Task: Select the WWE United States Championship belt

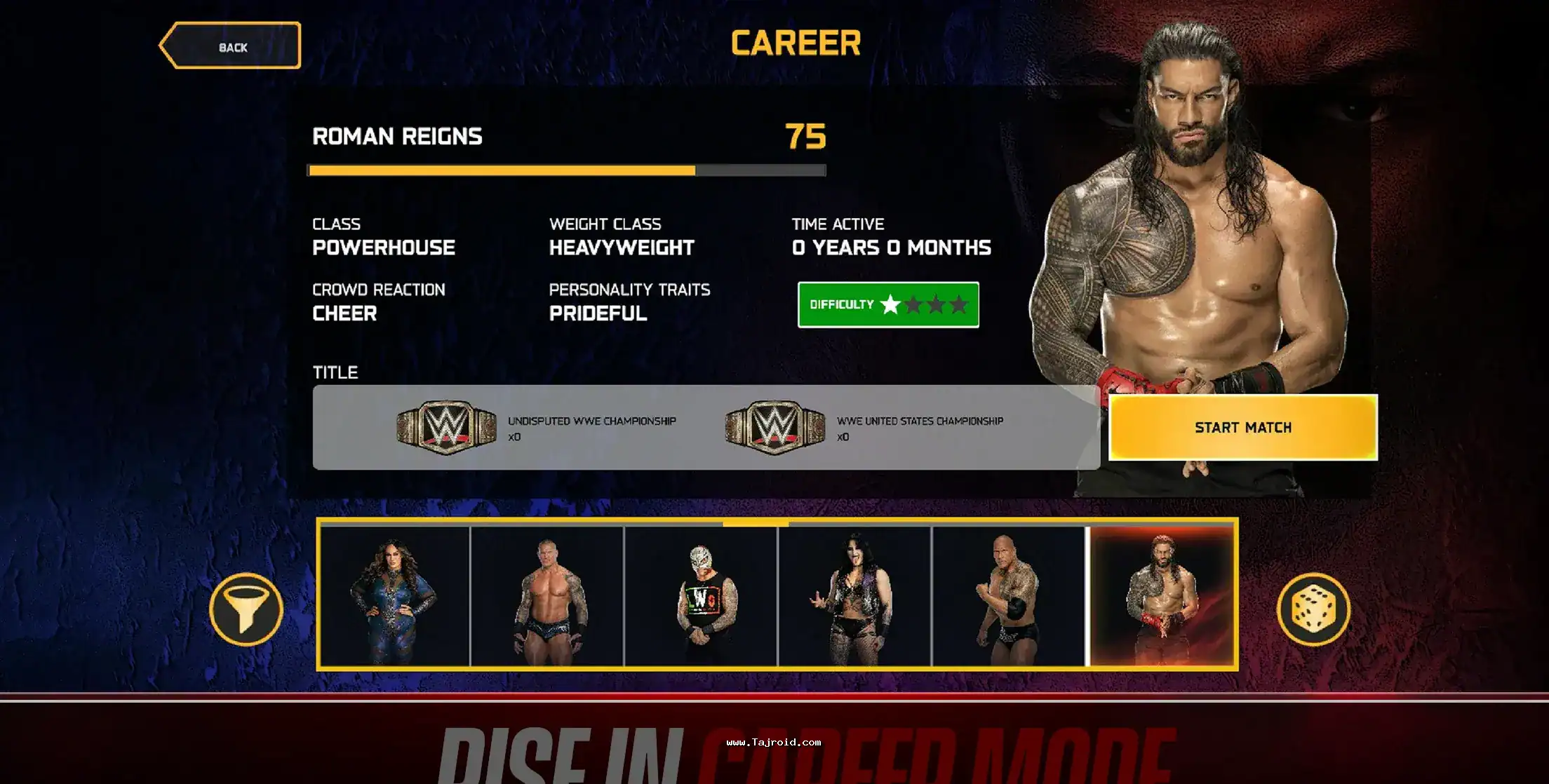Action: [x=774, y=427]
